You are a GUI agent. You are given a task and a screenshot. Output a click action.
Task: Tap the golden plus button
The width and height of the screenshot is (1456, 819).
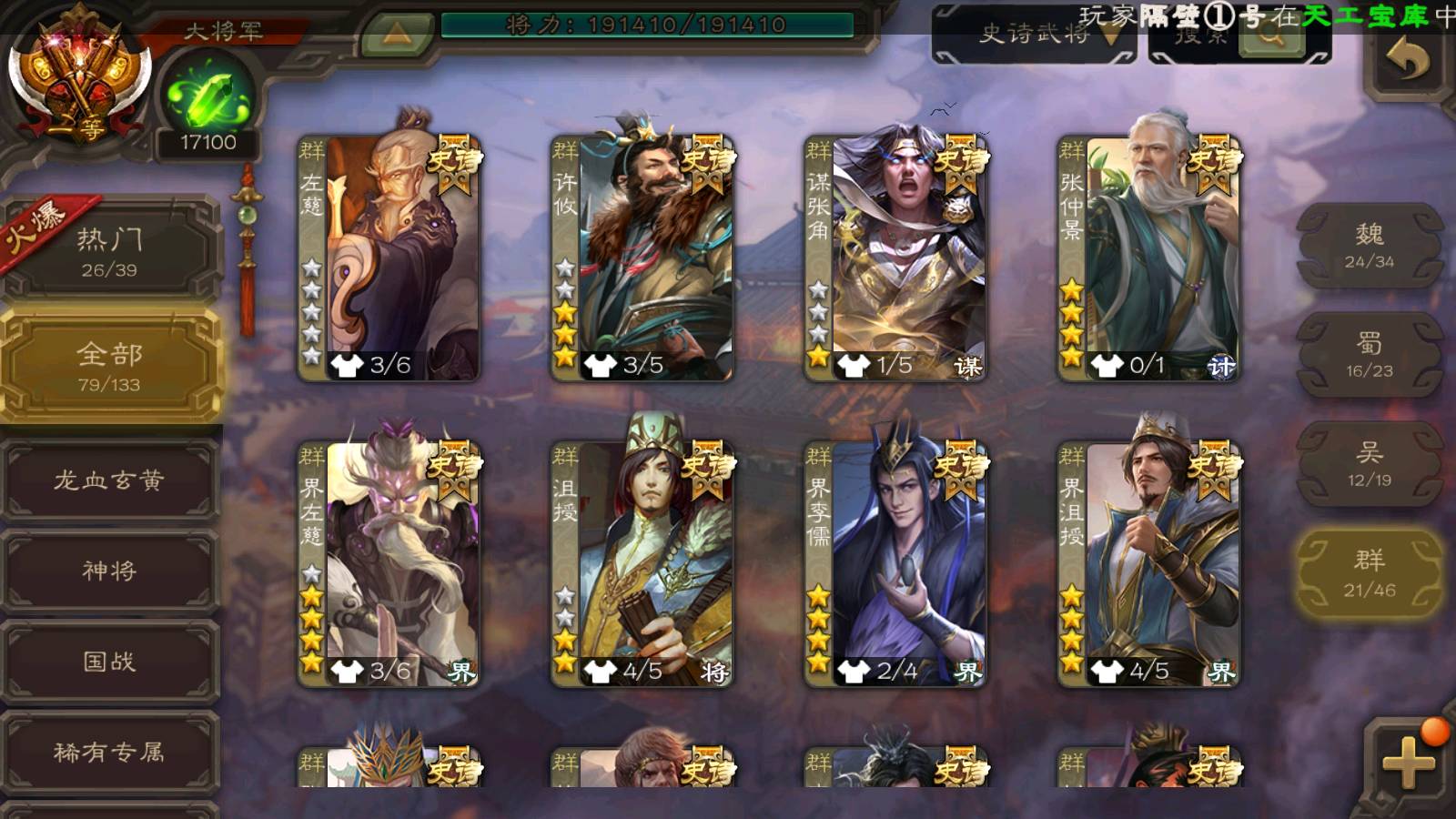click(x=1407, y=763)
